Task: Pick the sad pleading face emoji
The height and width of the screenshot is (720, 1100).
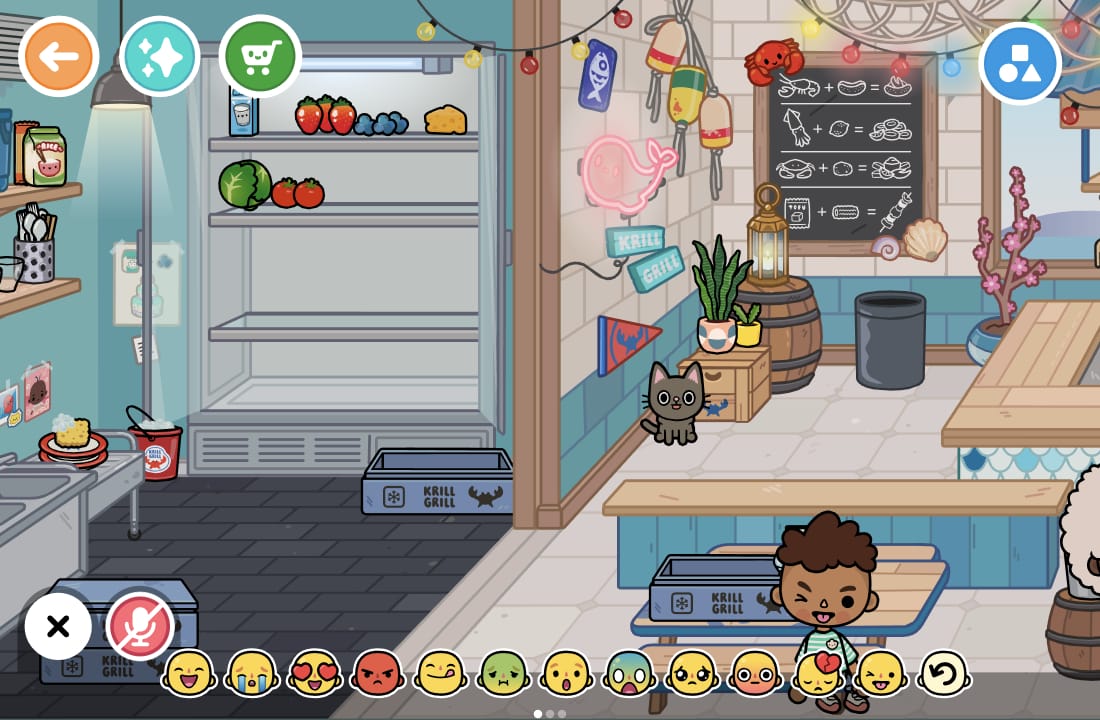Action: pos(693,674)
